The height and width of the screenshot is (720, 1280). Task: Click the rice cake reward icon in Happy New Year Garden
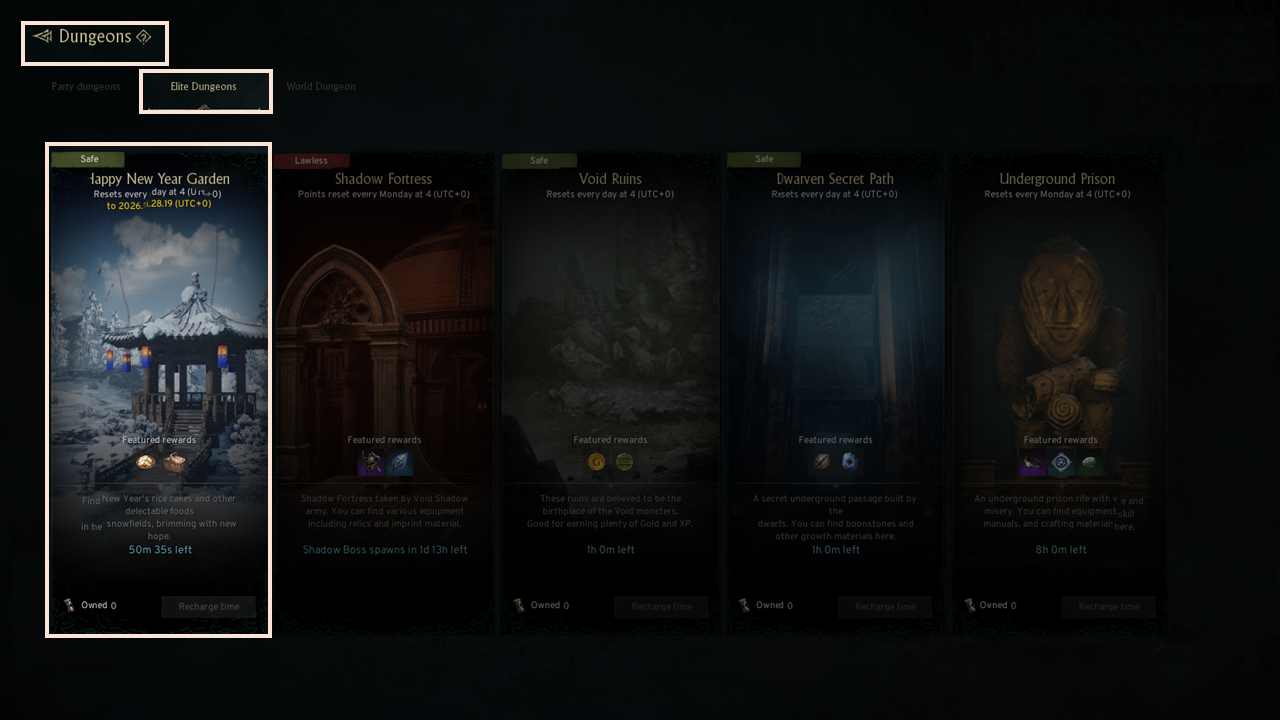pos(145,462)
